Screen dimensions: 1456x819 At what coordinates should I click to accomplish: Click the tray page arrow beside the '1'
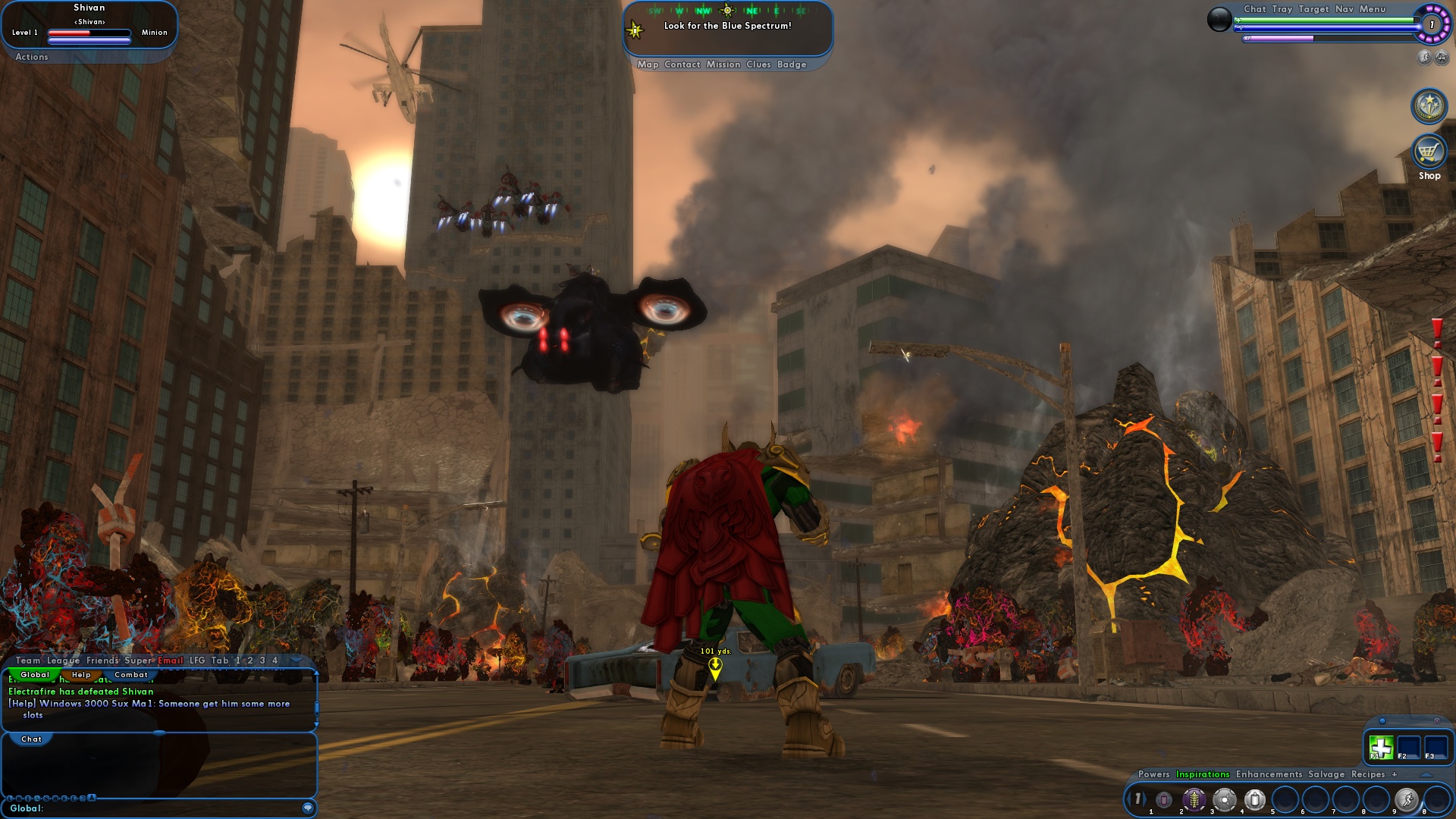(1145, 798)
